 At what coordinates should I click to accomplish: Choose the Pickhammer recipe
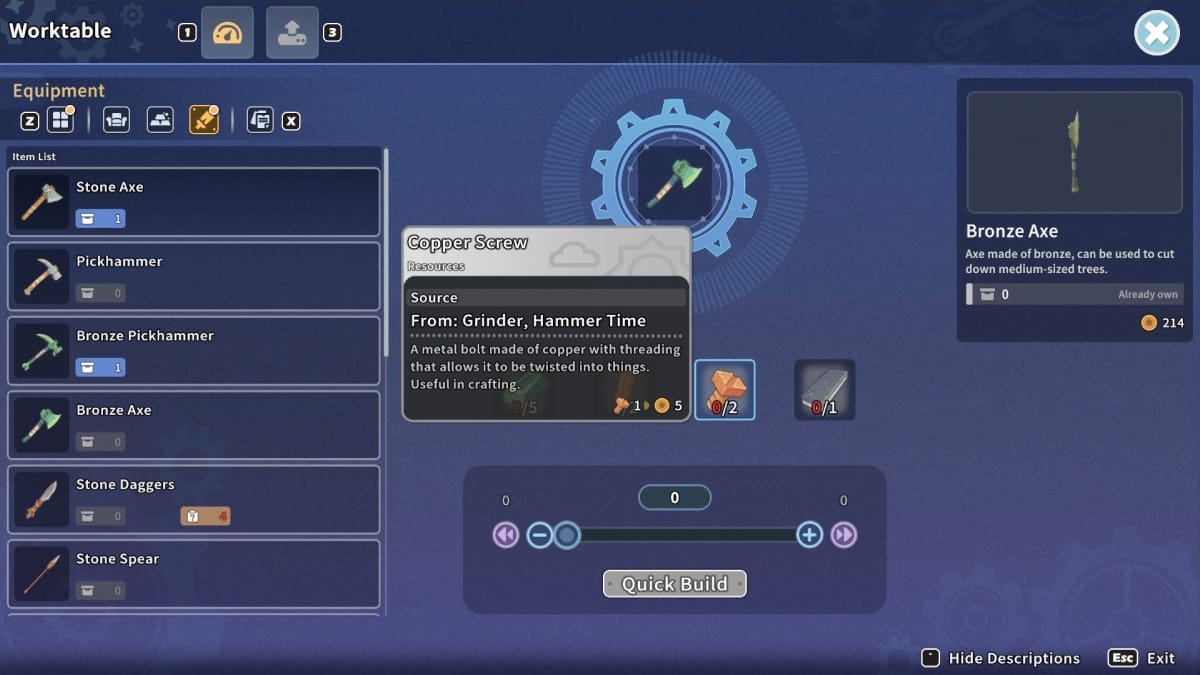[x=194, y=276]
